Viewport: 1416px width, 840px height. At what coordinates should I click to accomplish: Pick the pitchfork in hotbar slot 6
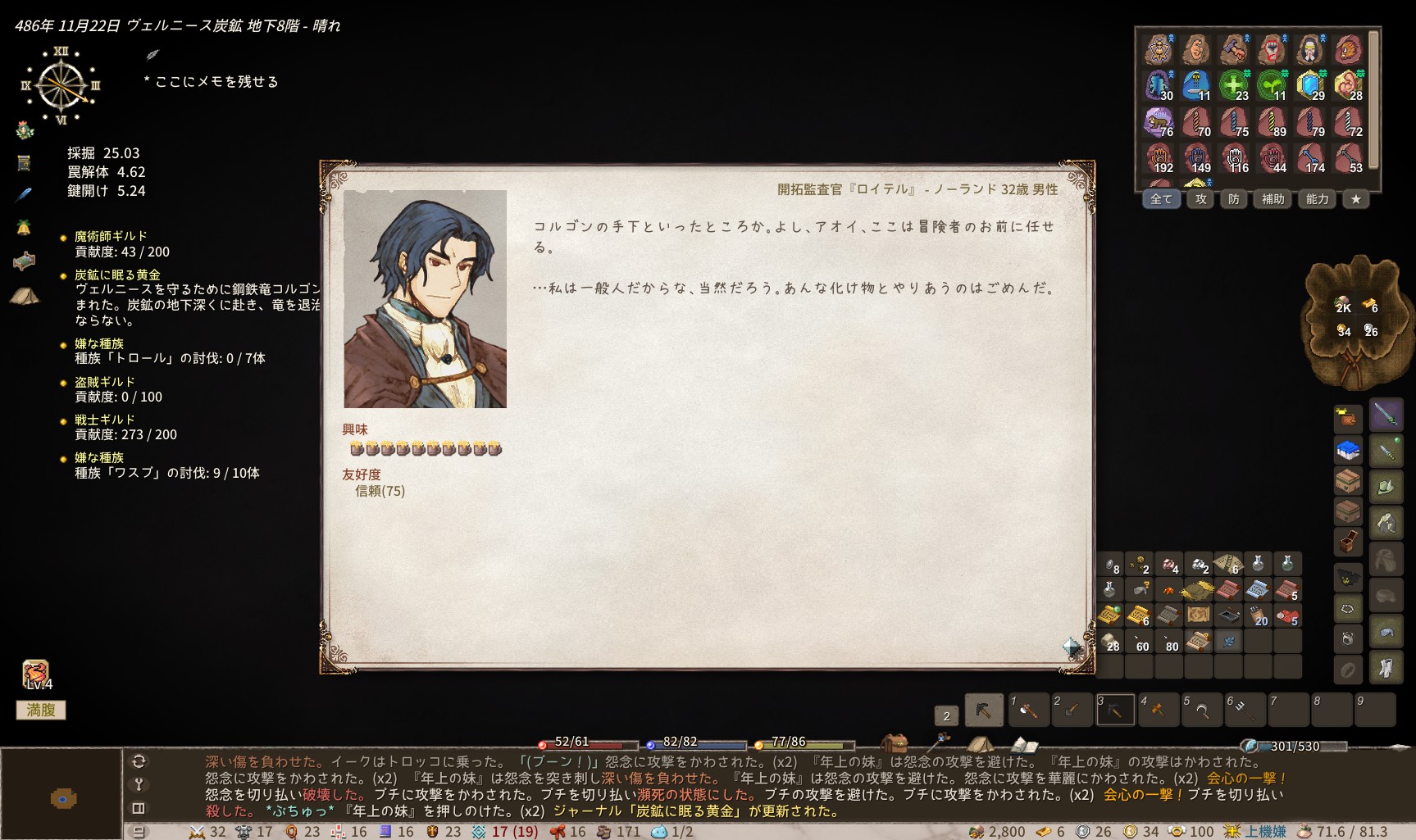tap(1245, 710)
